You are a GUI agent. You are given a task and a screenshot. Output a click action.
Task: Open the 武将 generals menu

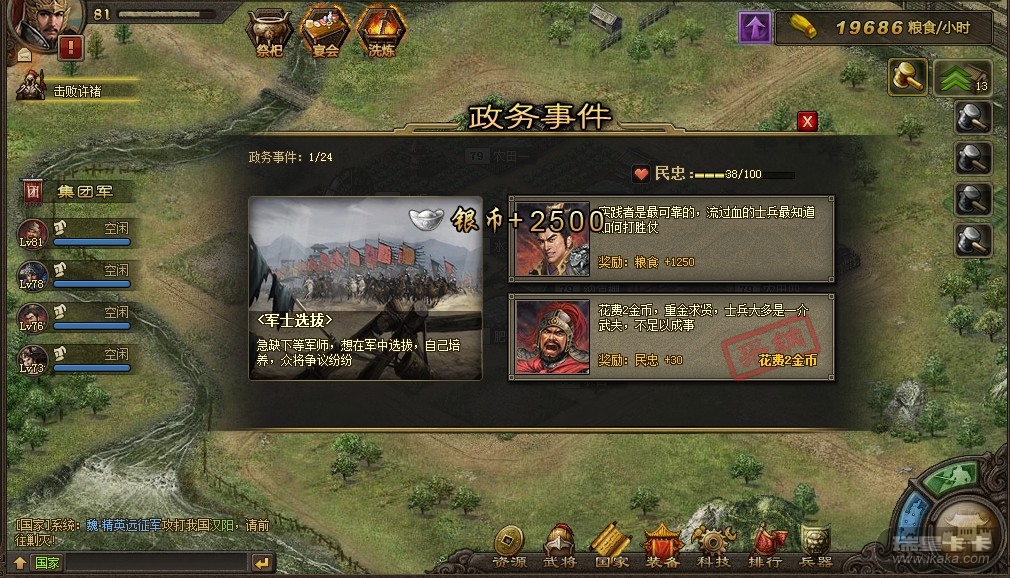[560, 546]
